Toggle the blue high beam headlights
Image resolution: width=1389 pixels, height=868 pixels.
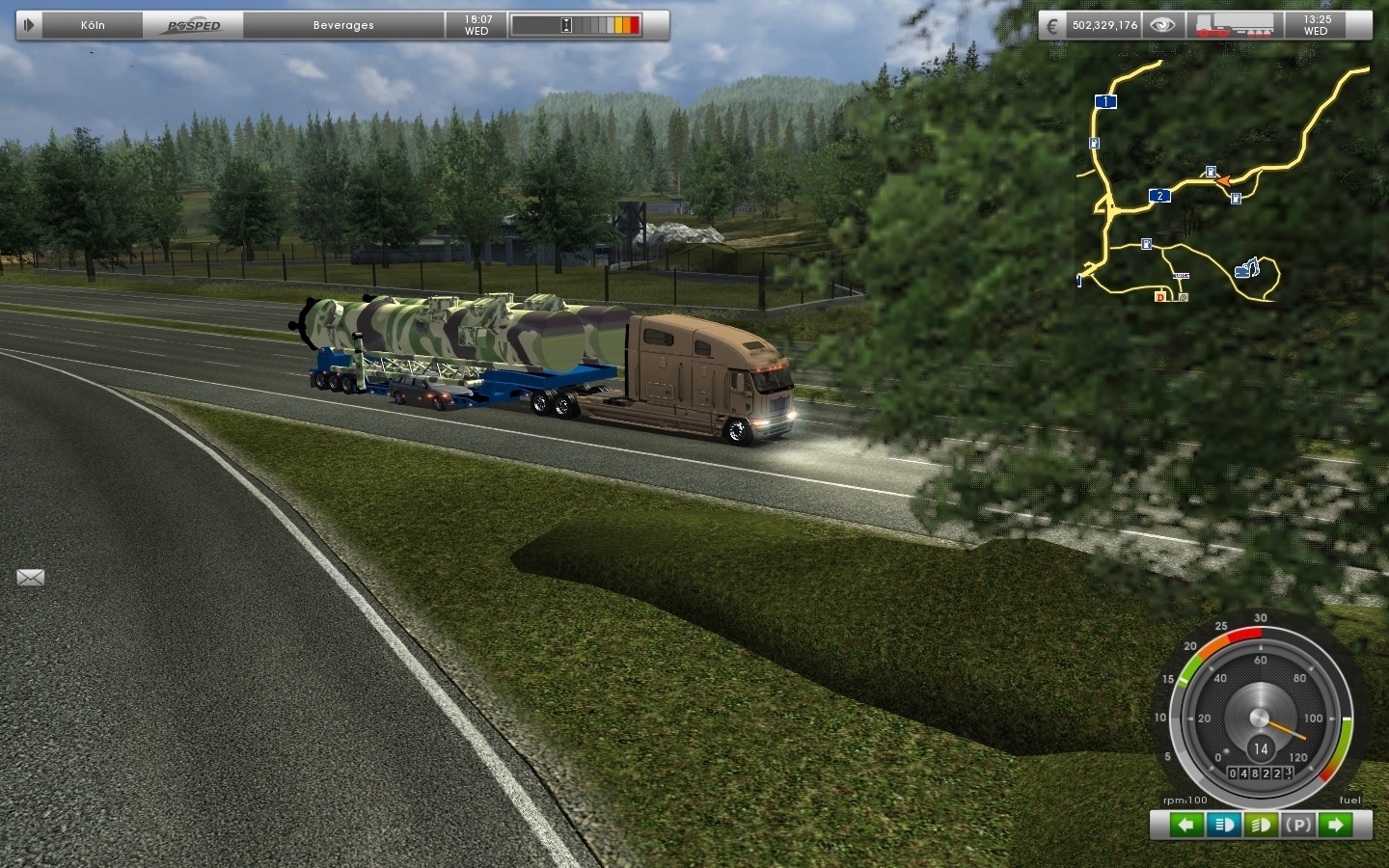tap(1224, 825)
